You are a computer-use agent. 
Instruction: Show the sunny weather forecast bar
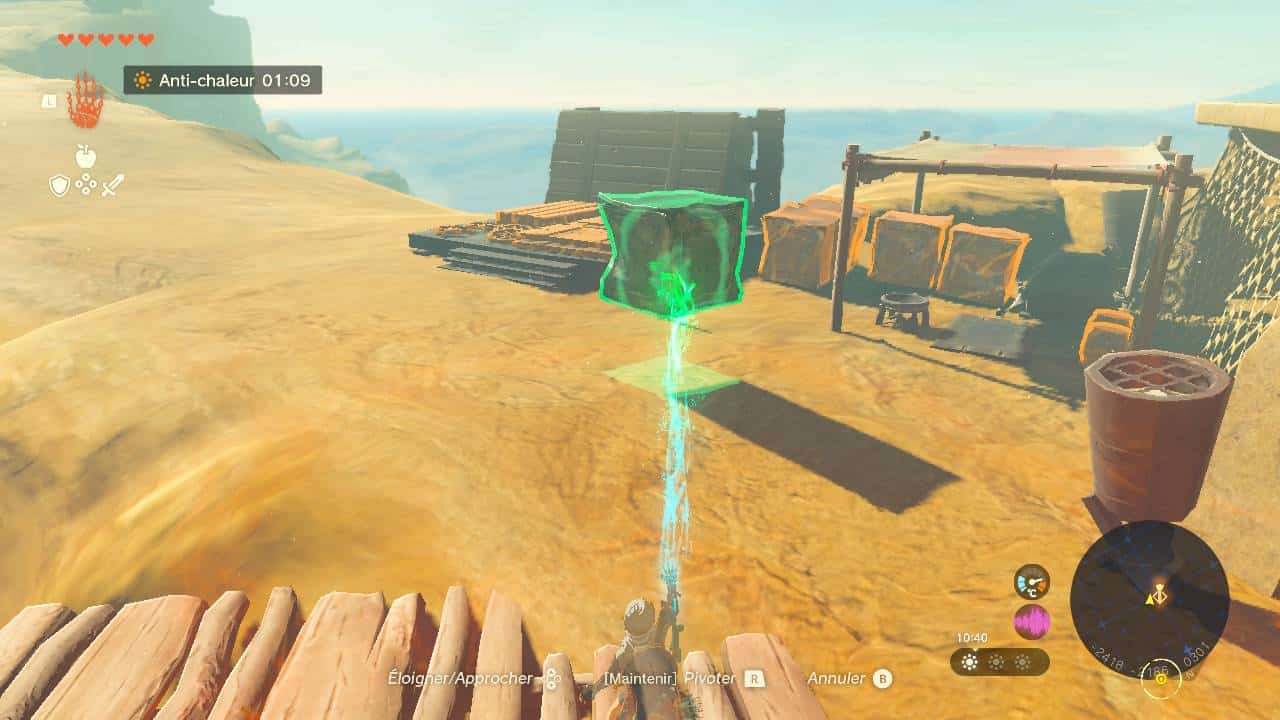[x=999, y=662]
